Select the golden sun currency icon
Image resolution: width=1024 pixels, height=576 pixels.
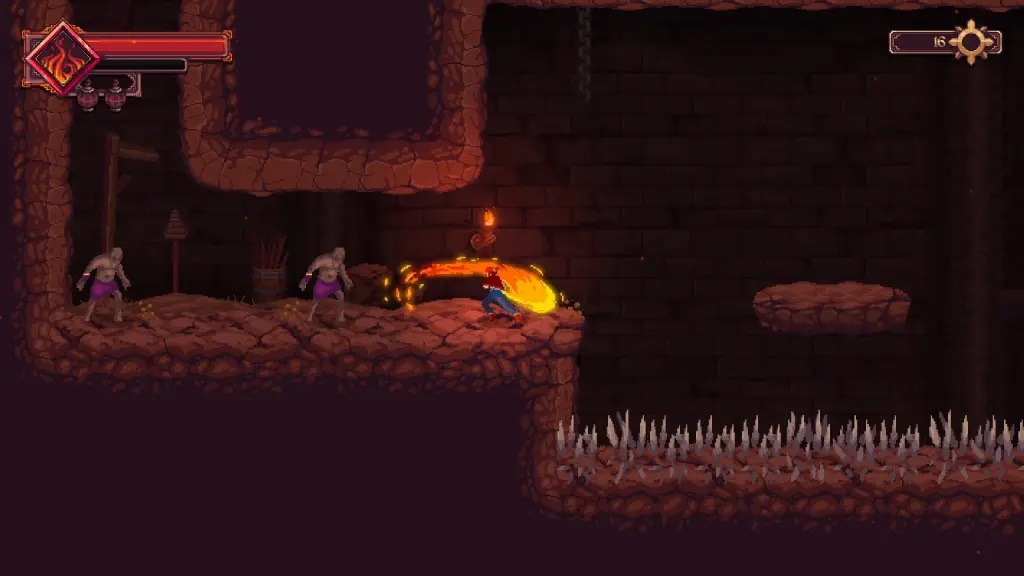971,42
